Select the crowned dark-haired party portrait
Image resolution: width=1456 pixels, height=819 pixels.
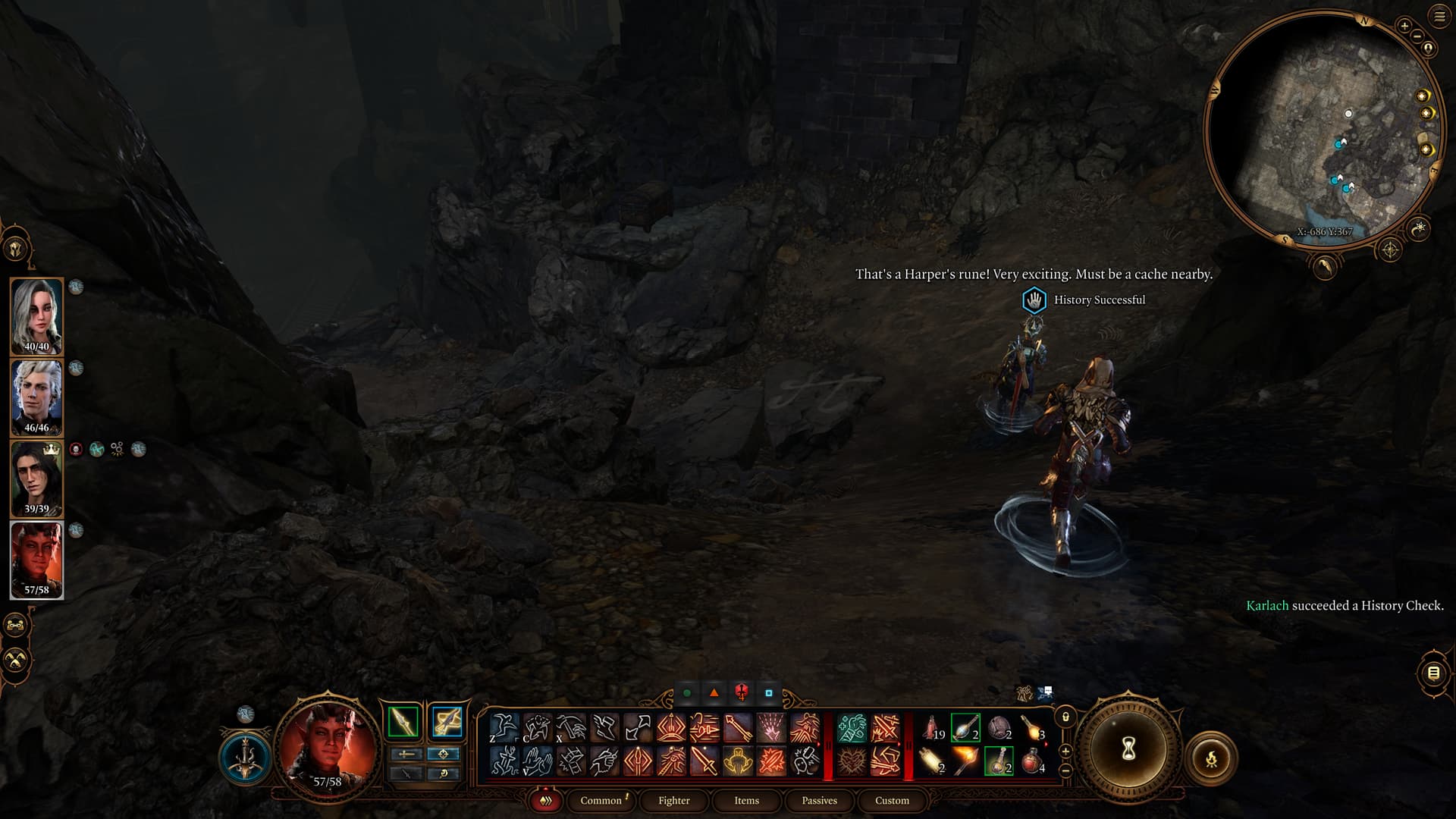click(x=36, y=479)
